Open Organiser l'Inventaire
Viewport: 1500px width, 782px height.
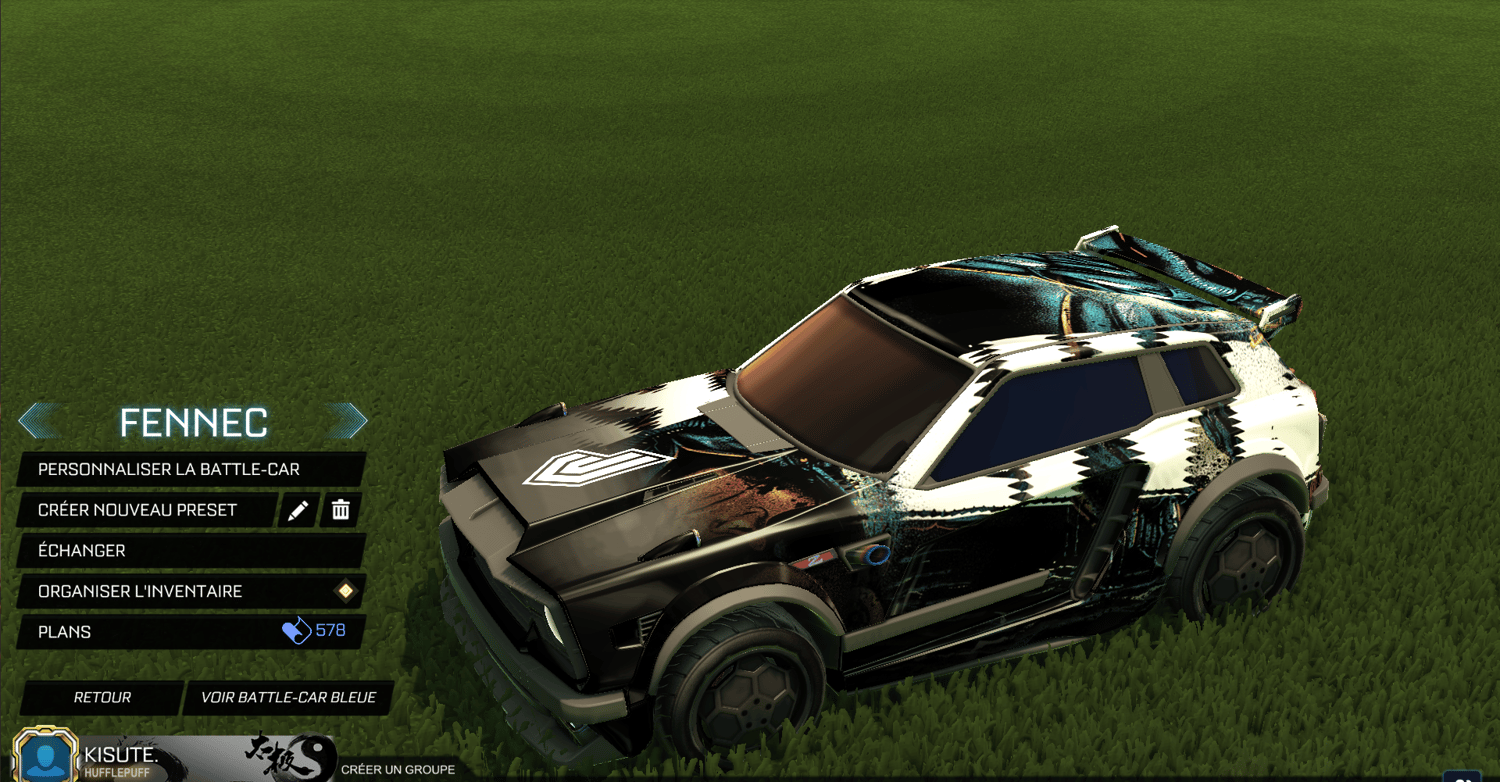click(x=138, y=591)
